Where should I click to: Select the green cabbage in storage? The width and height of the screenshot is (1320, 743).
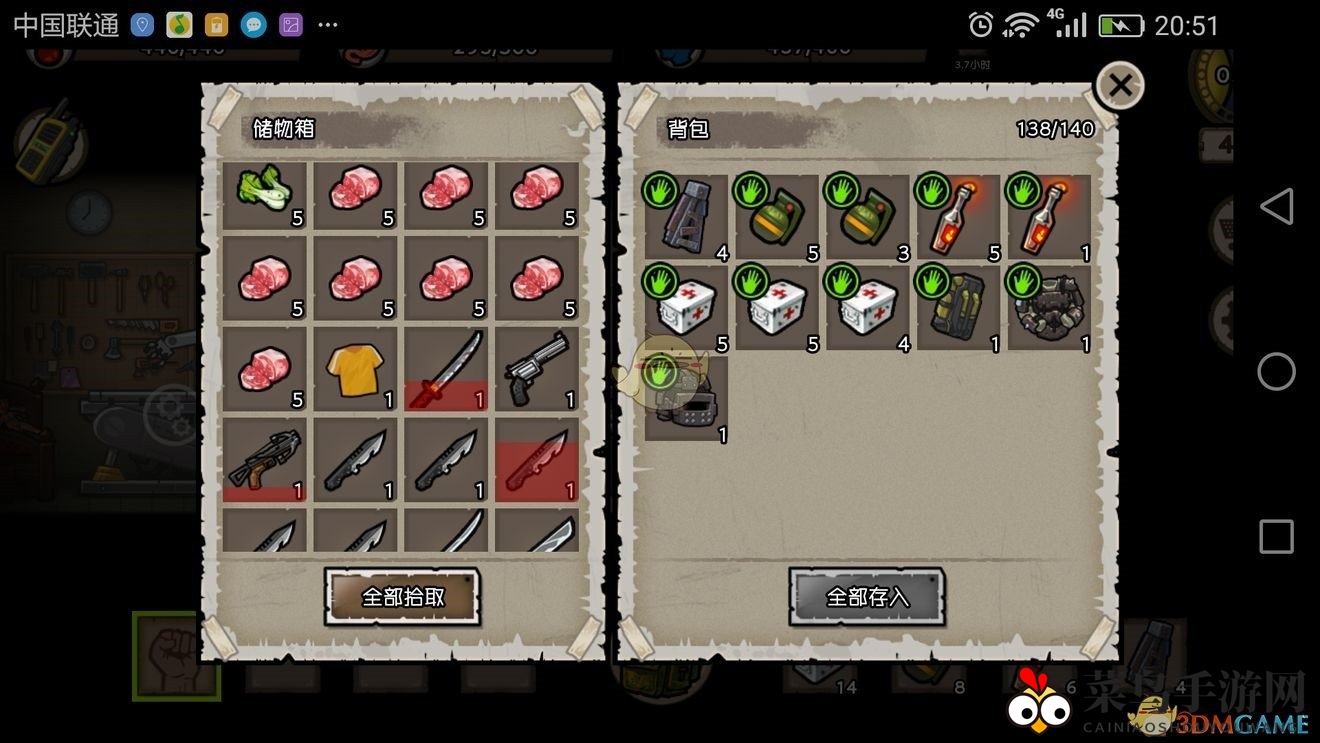pyautogui.click(x=265, y=195)
